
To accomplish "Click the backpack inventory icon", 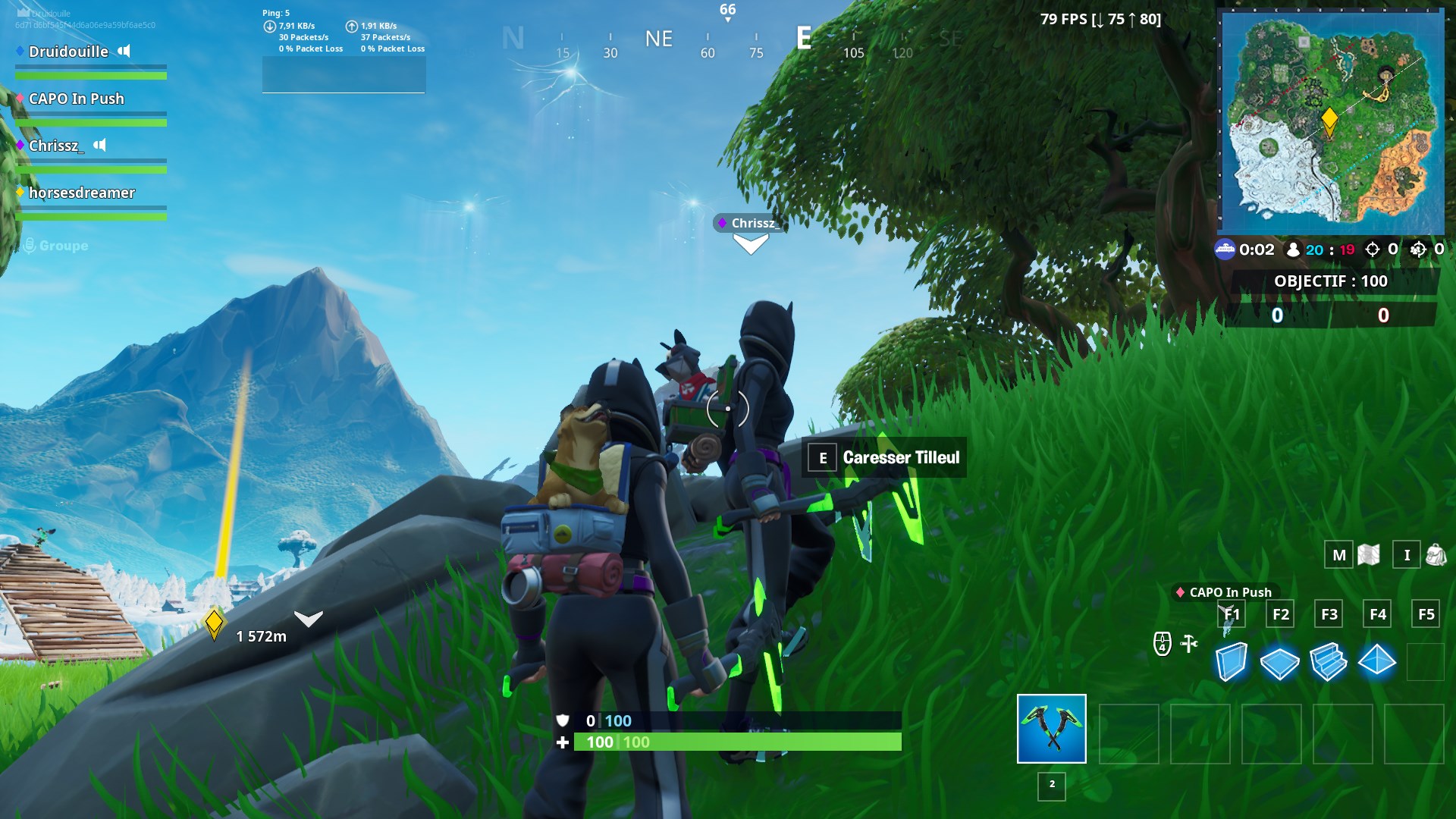I will [1436, 554].
